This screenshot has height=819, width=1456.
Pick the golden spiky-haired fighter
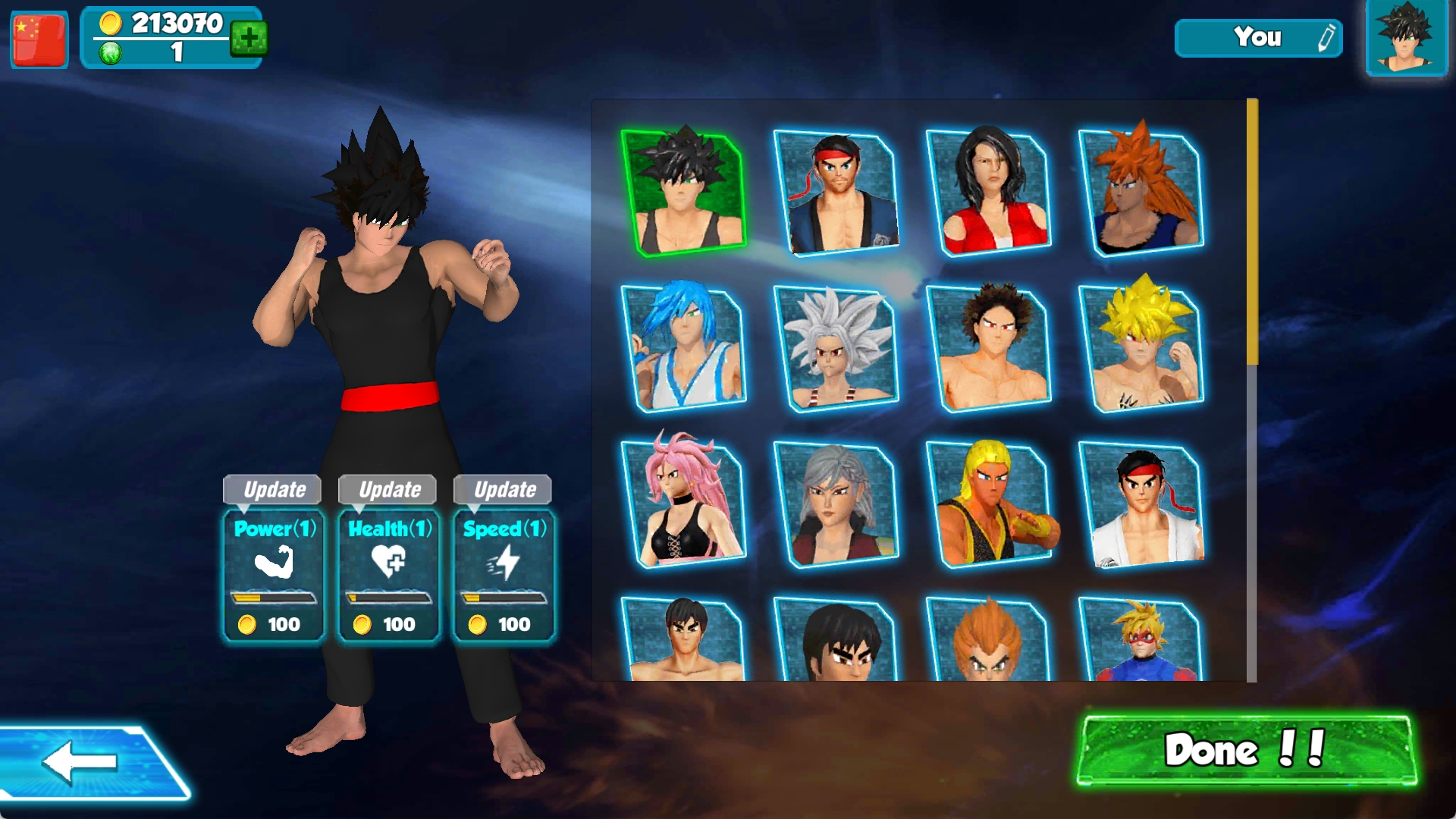click(1141, 348)
